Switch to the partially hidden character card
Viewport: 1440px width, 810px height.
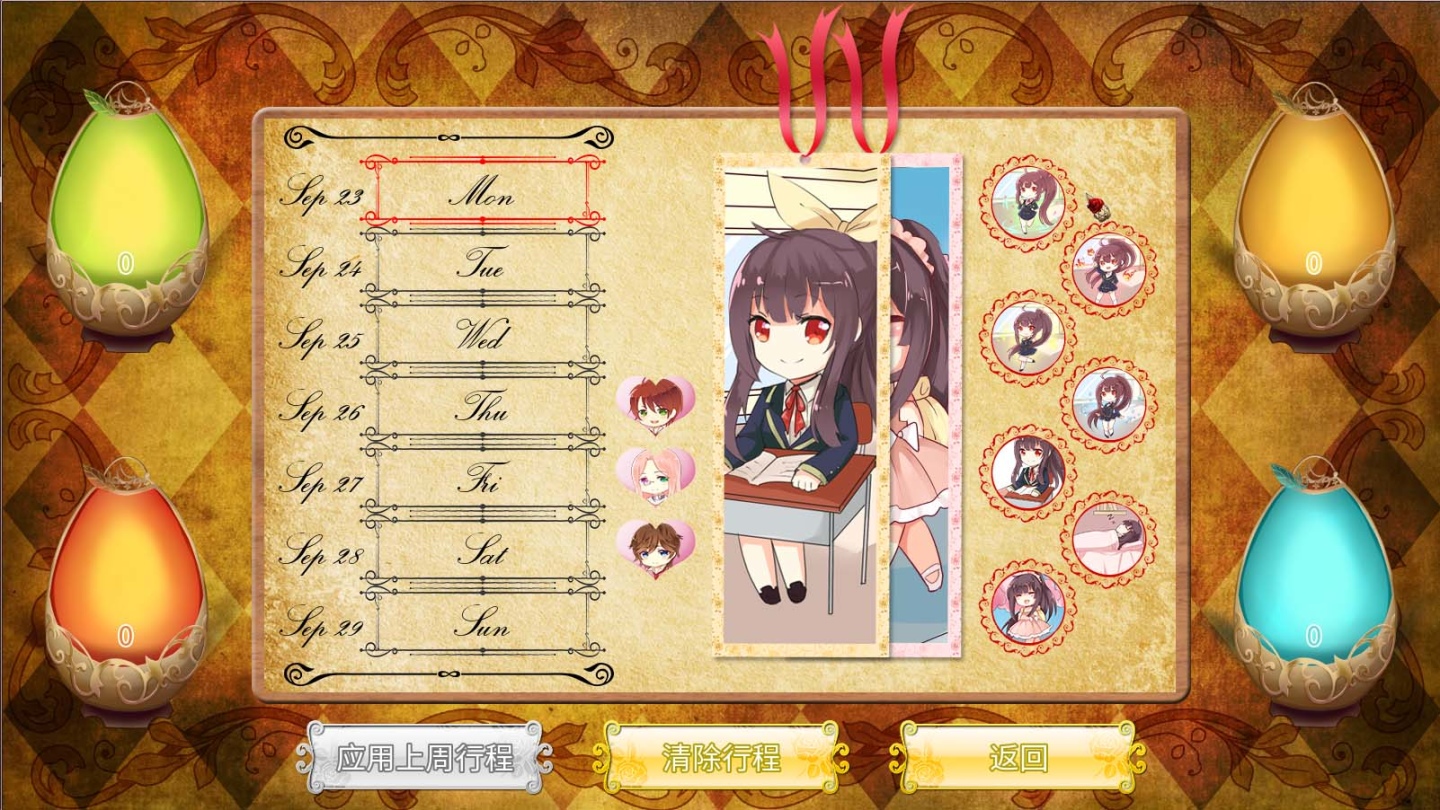click(x=925, y=400)
